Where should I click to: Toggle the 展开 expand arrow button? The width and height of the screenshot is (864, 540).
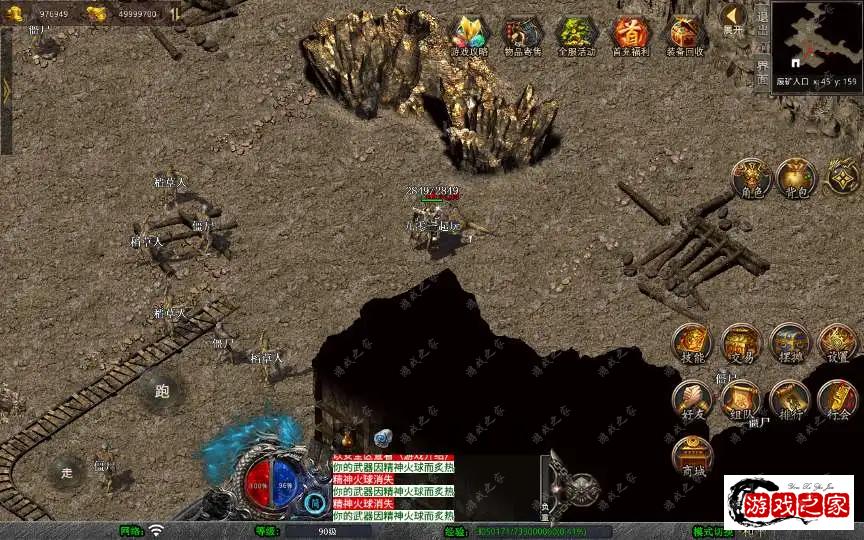[x=733, y=18]
